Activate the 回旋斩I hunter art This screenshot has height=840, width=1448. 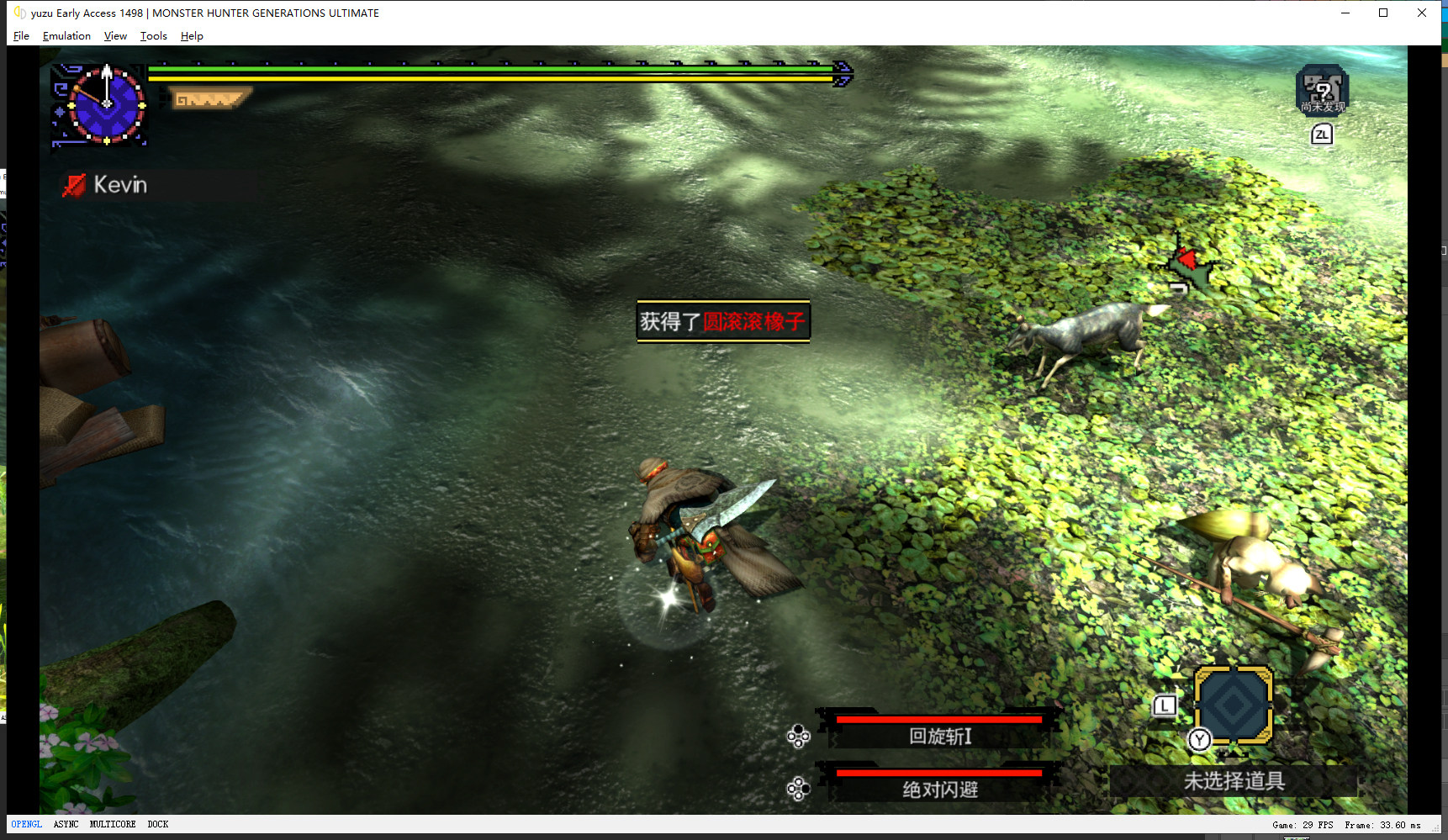pos(939,736)
